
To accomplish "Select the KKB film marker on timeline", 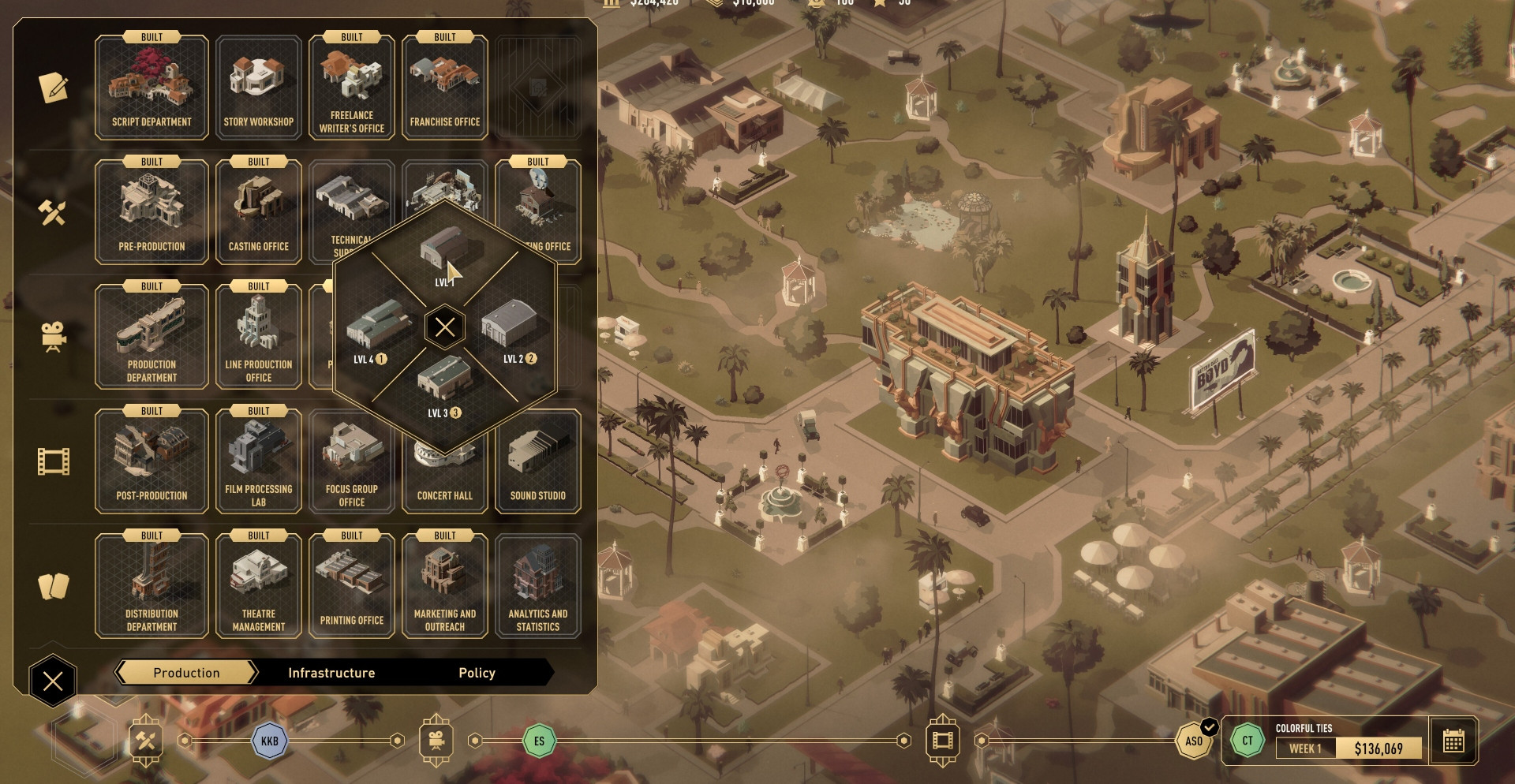I will click(269, 741).
